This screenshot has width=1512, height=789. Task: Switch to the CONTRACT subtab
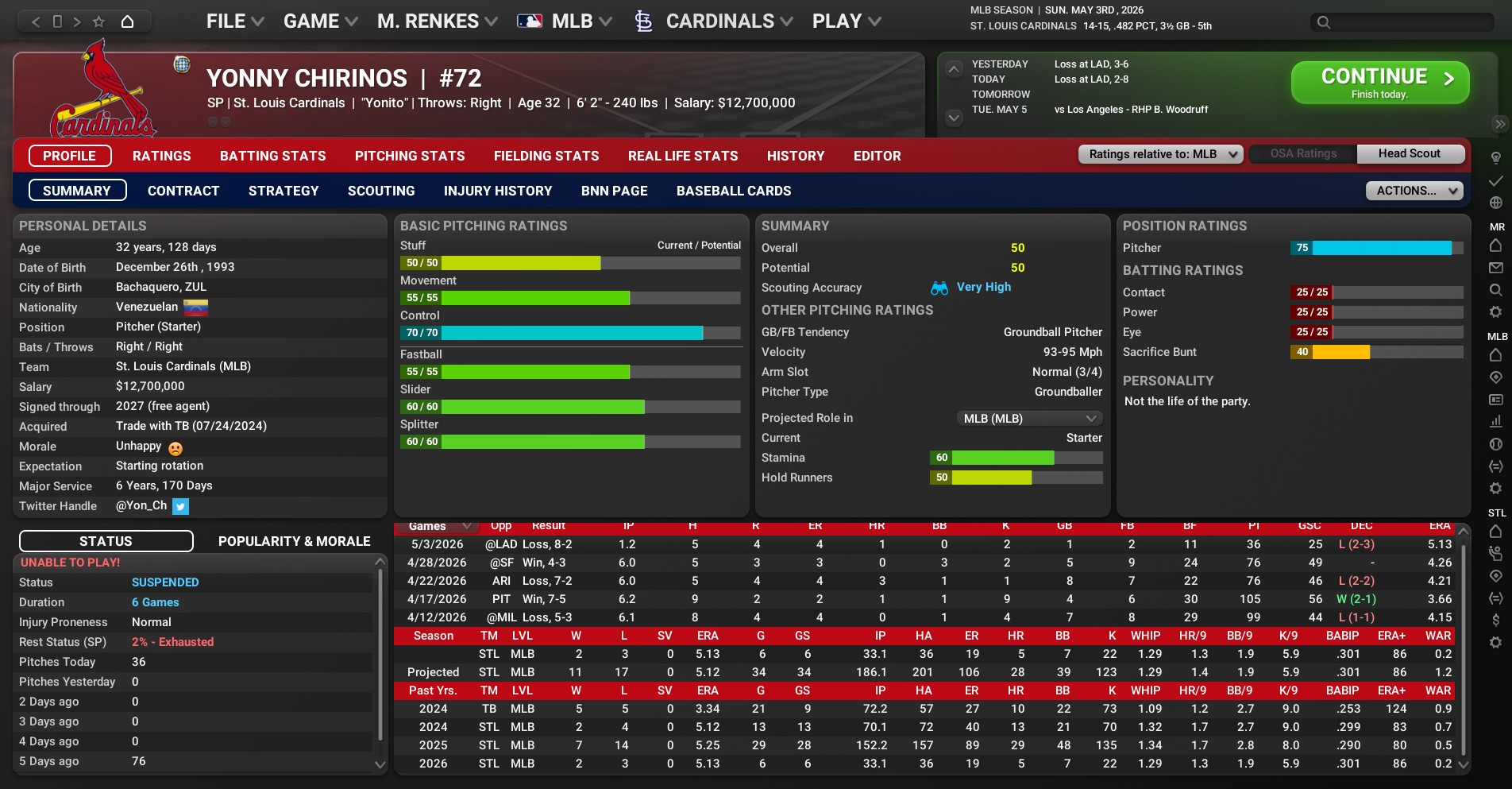click(x=183, y=191)
